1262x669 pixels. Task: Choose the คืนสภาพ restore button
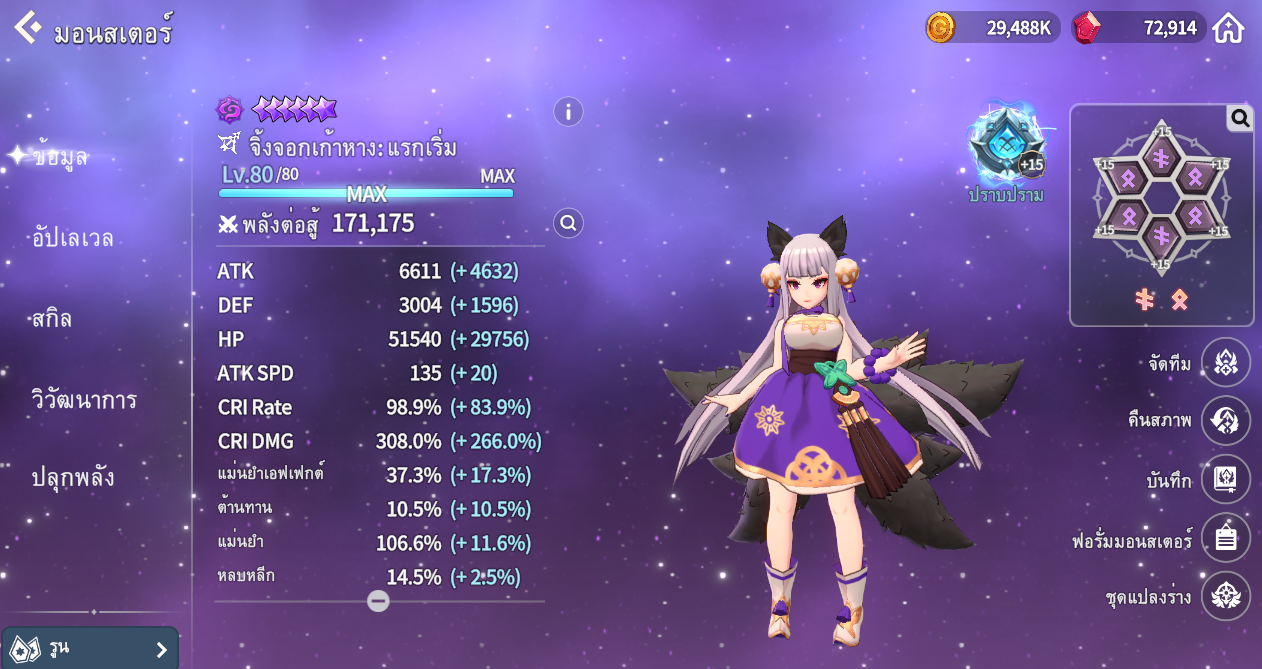point(1225,421)
